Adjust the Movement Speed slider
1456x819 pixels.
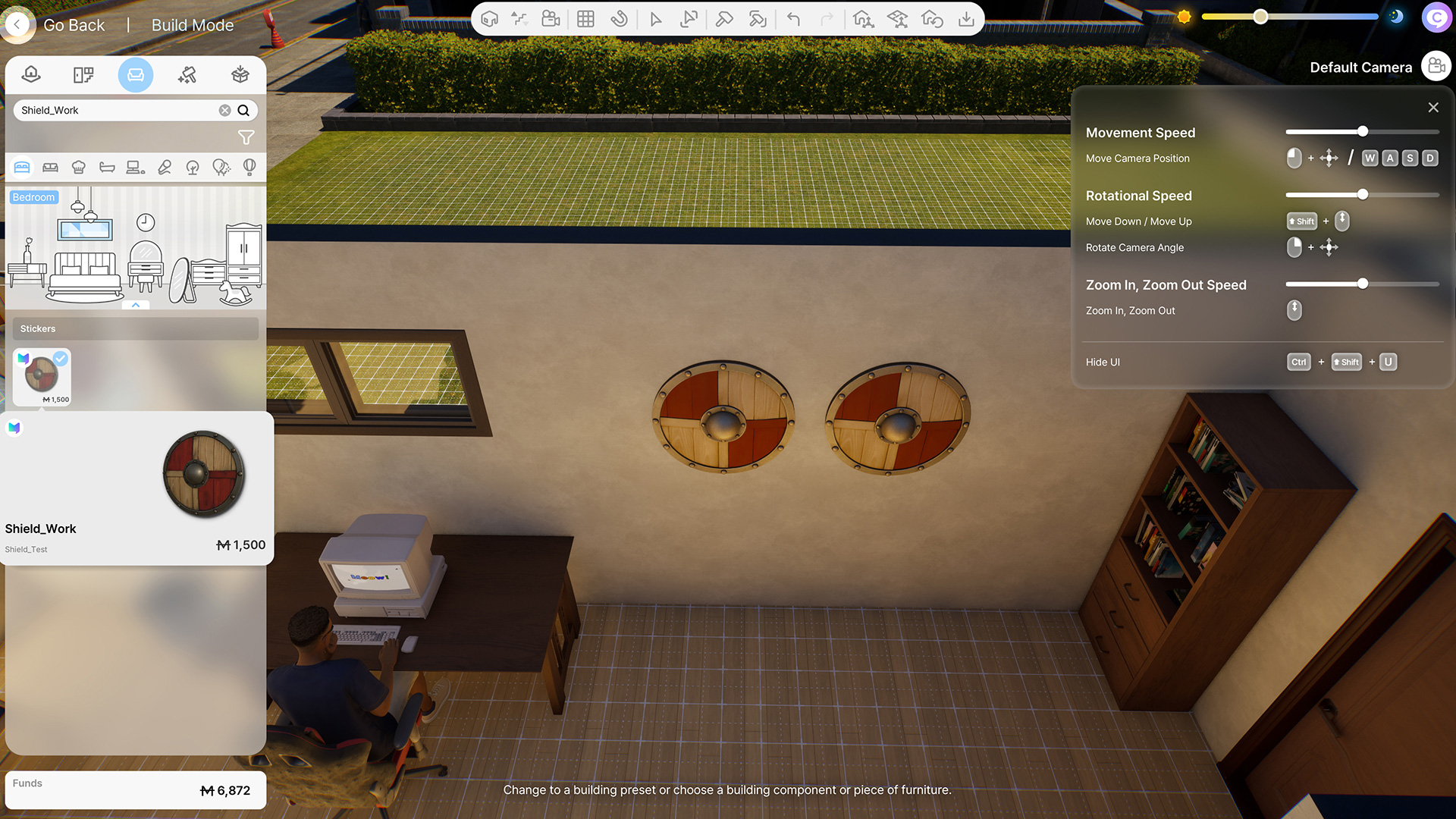1362,132
